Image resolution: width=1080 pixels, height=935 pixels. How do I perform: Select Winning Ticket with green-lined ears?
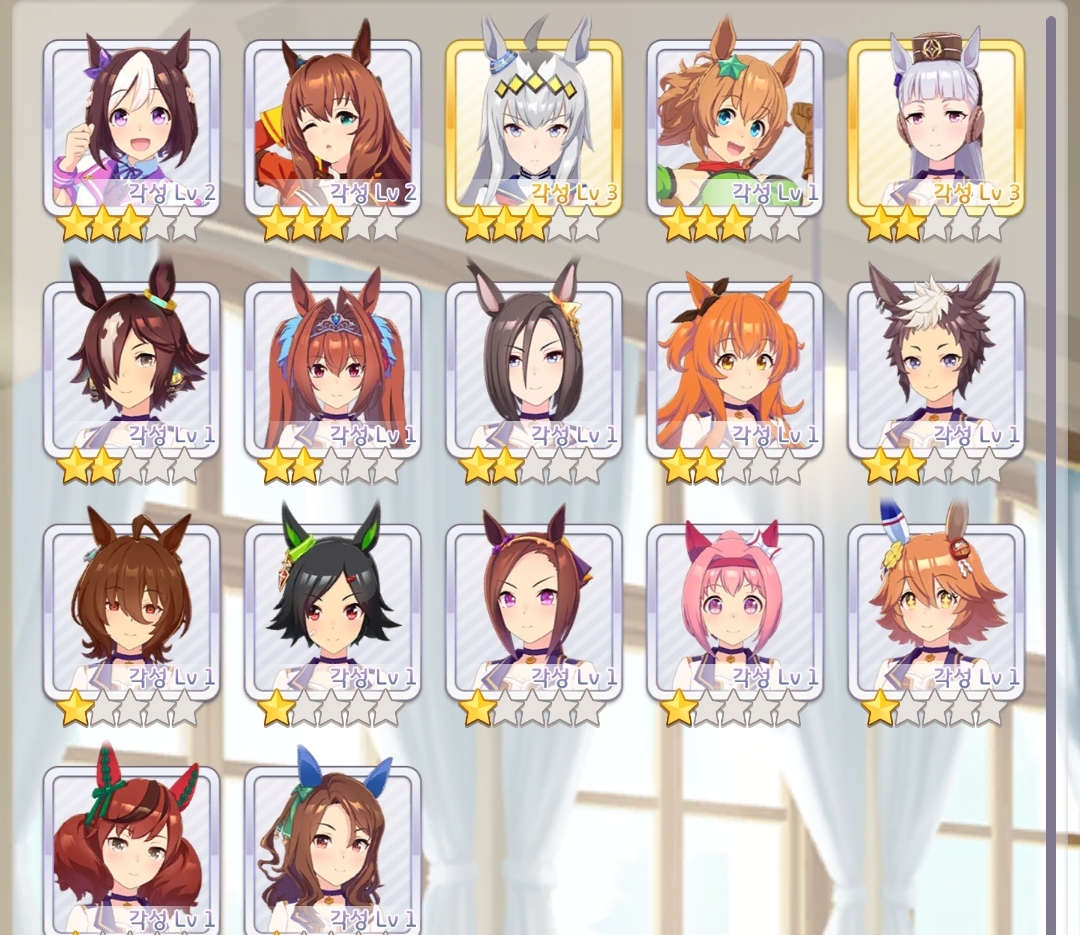[x=333, y=611]
